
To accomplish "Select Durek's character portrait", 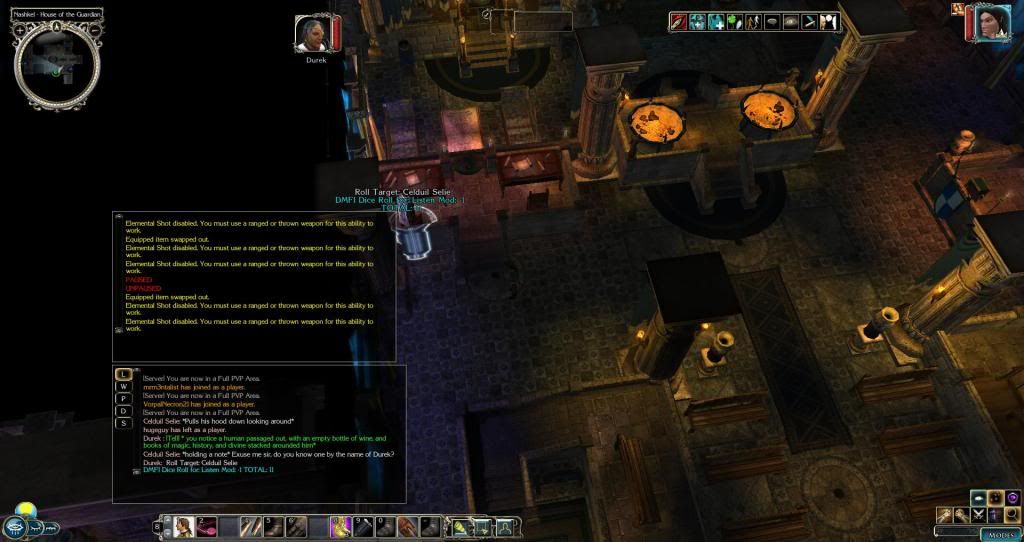I will point(313,34).
